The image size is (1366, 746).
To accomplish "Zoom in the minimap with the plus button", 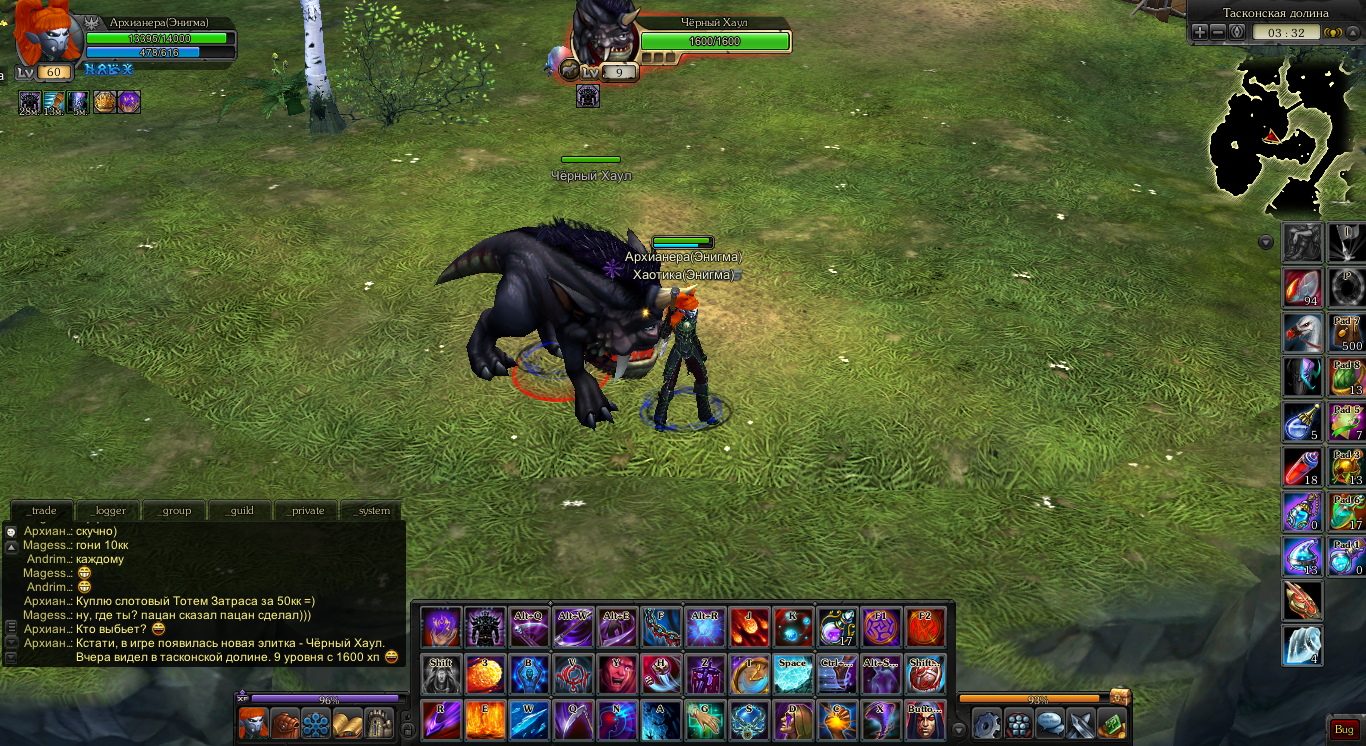I will click(1200, 32).
